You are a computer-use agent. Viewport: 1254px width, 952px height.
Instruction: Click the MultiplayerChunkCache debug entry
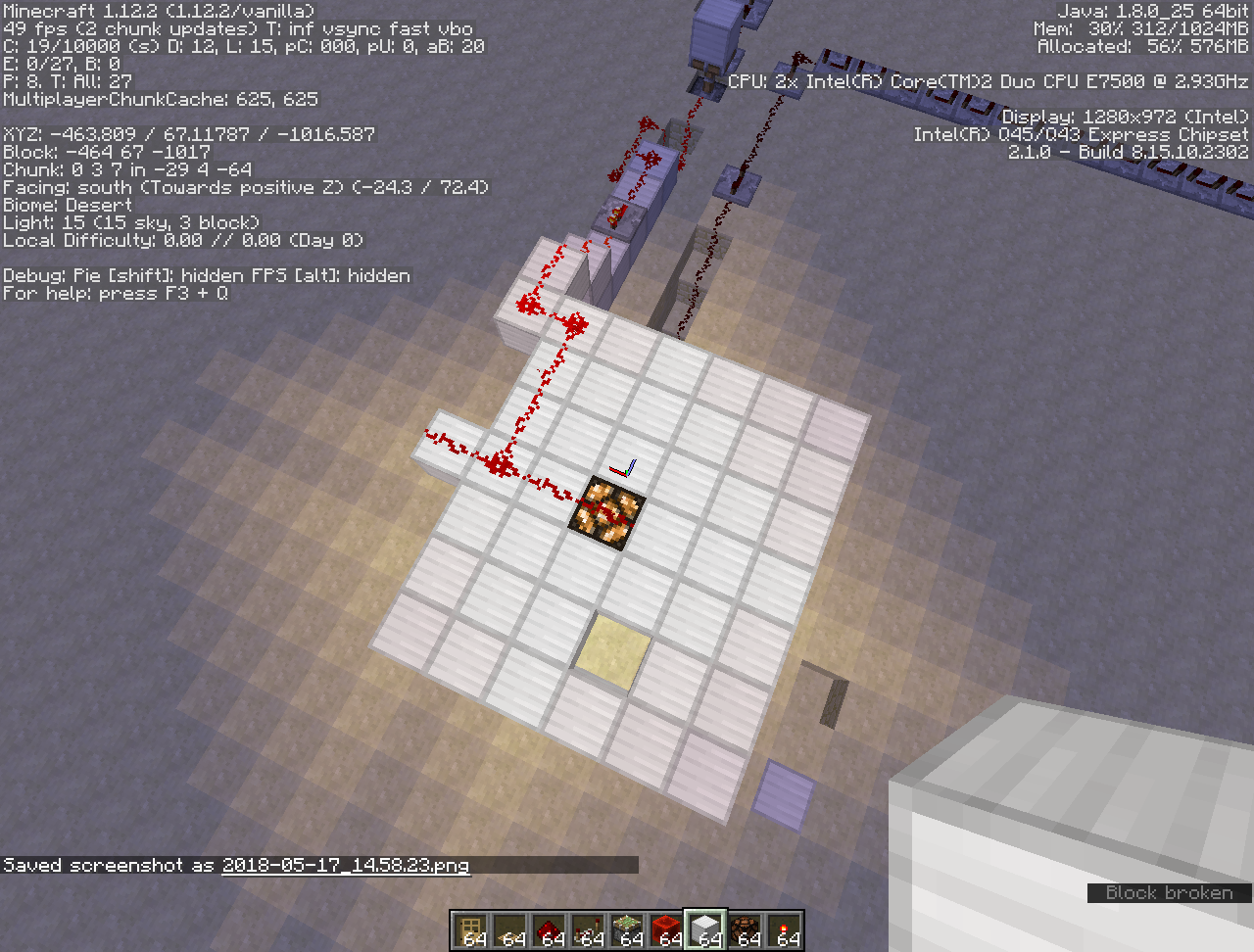(159, 98)
